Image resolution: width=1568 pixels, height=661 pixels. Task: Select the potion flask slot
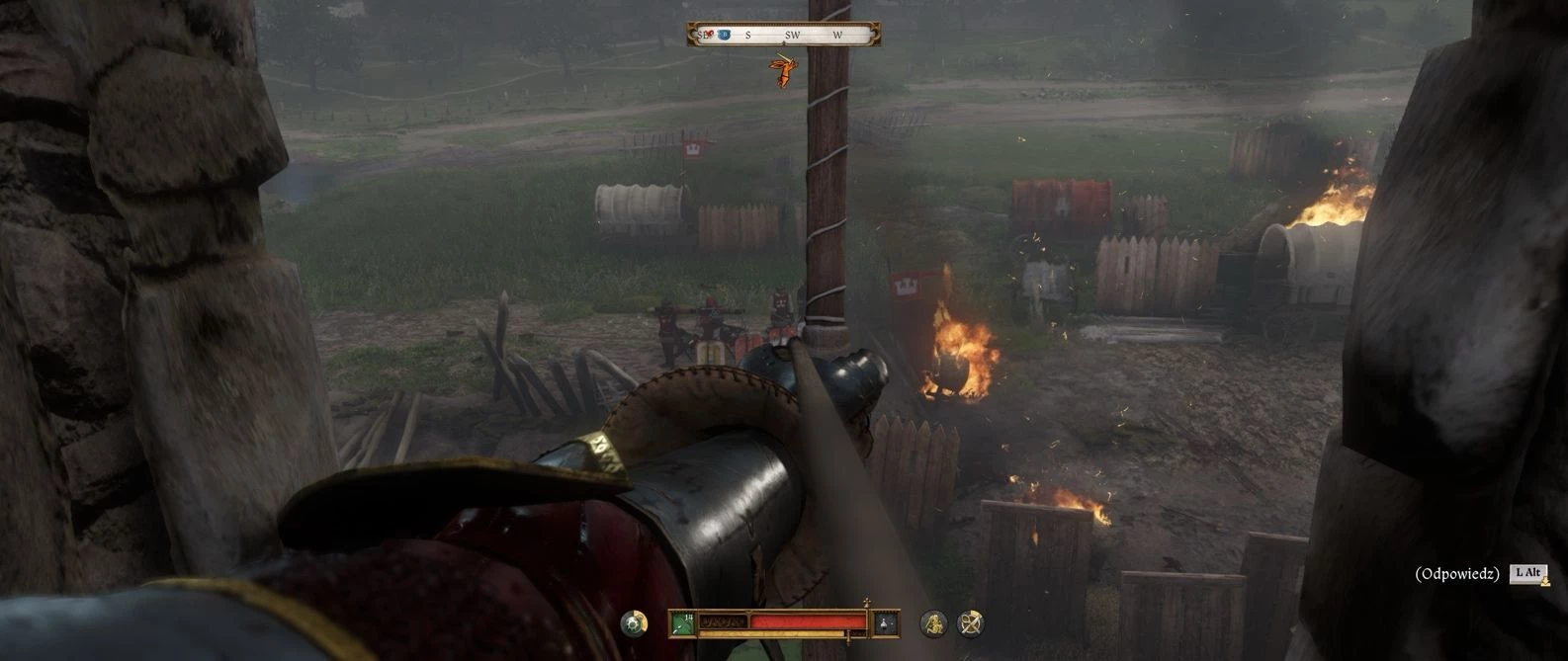tap(887, 622)
